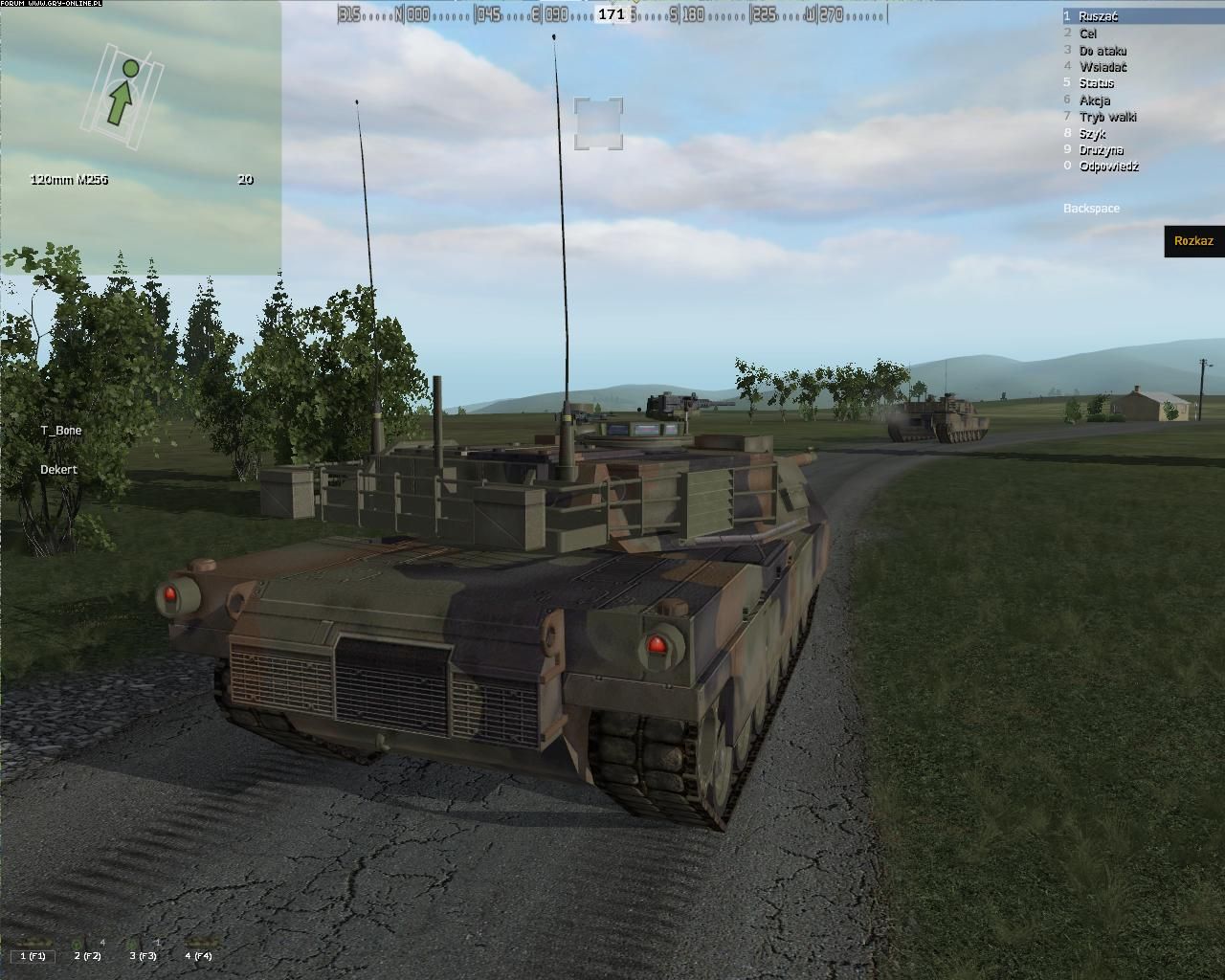The height and width of the screenshot is (980, 1225).
Task: Click the Rozkaz label box
Action: click(x=1193, y=241)
